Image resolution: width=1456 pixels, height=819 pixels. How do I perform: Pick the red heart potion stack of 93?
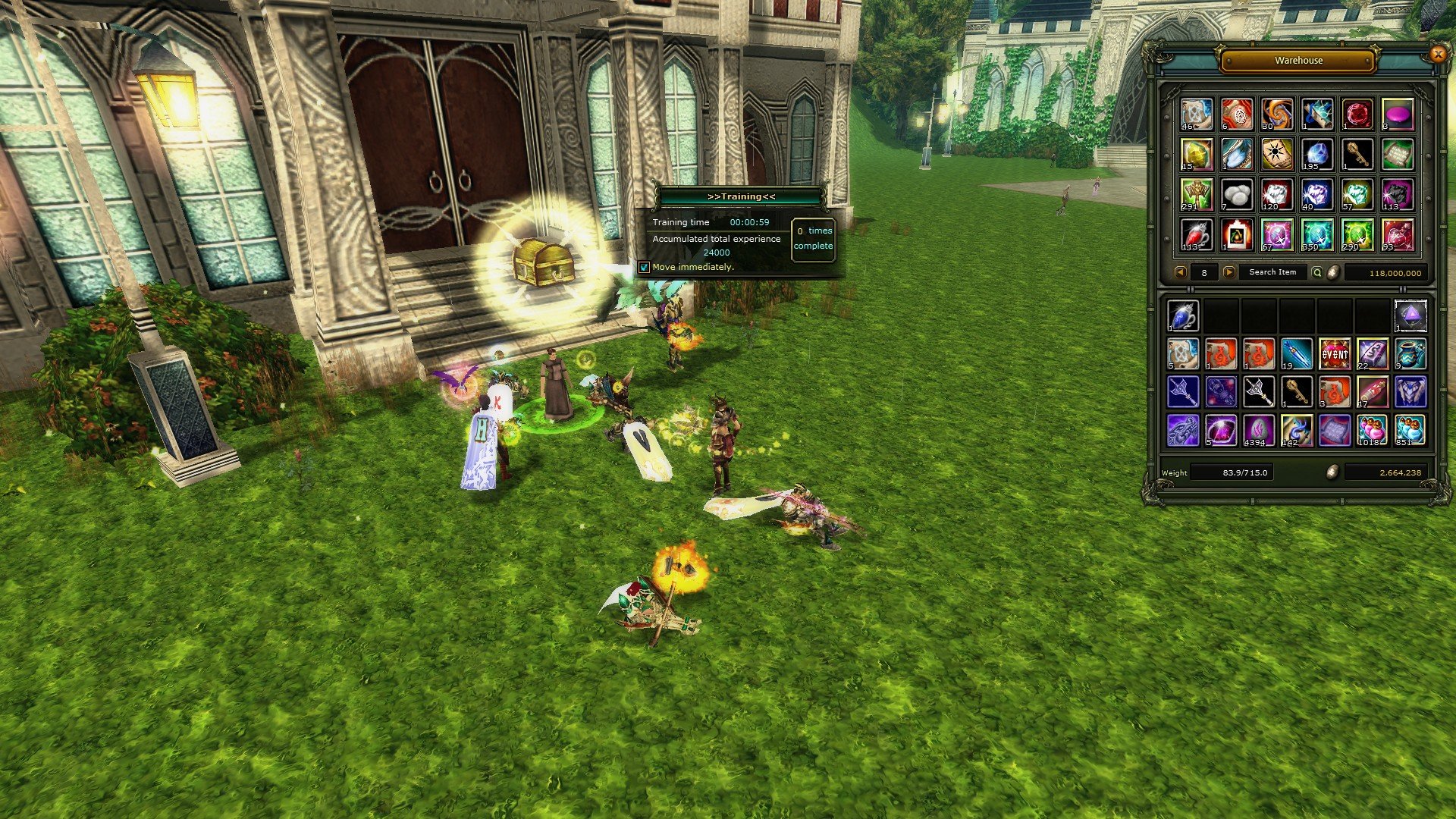coord(1397,234)
